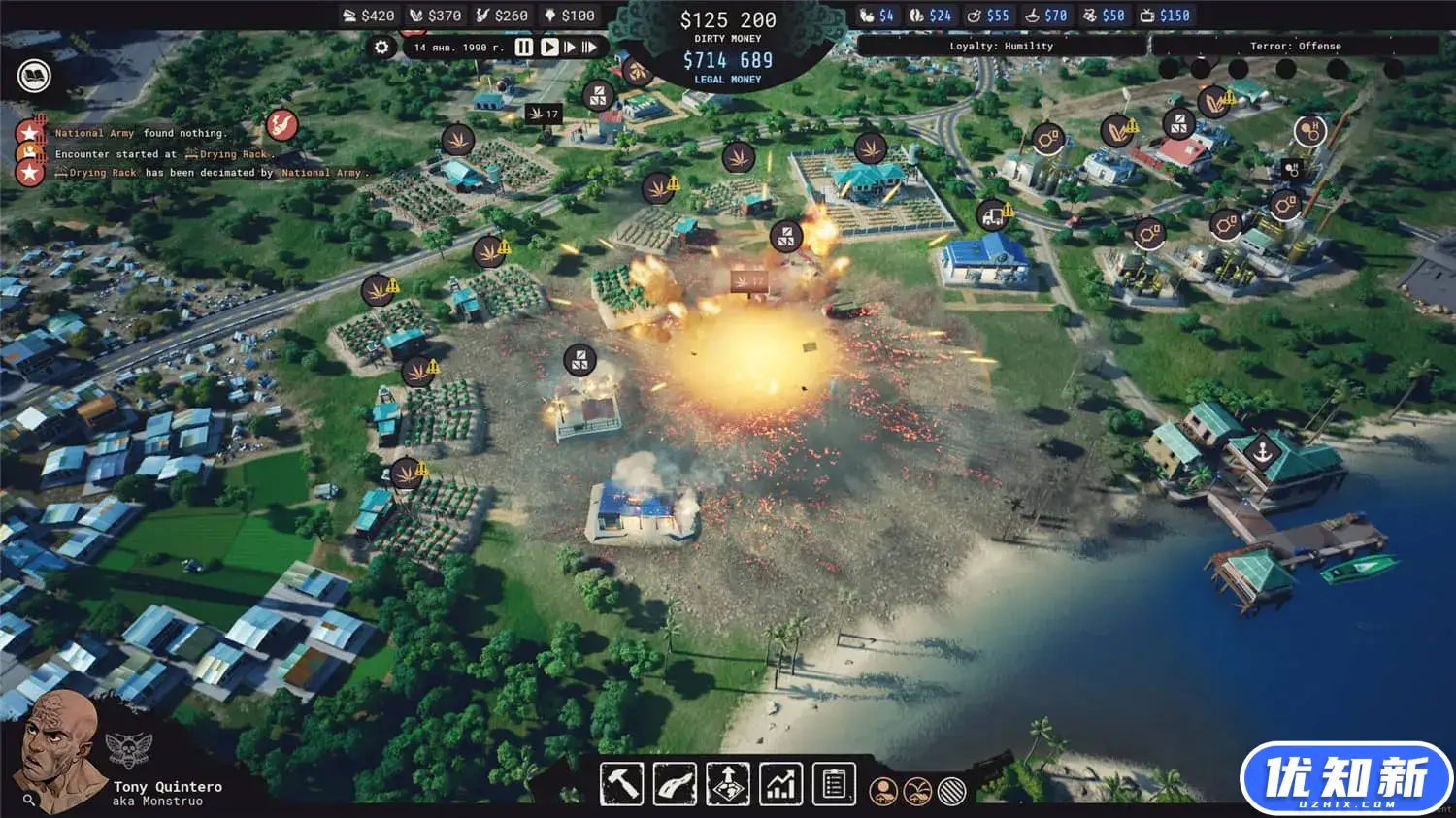Click the settings gear near the date display

tap(381, 45)
